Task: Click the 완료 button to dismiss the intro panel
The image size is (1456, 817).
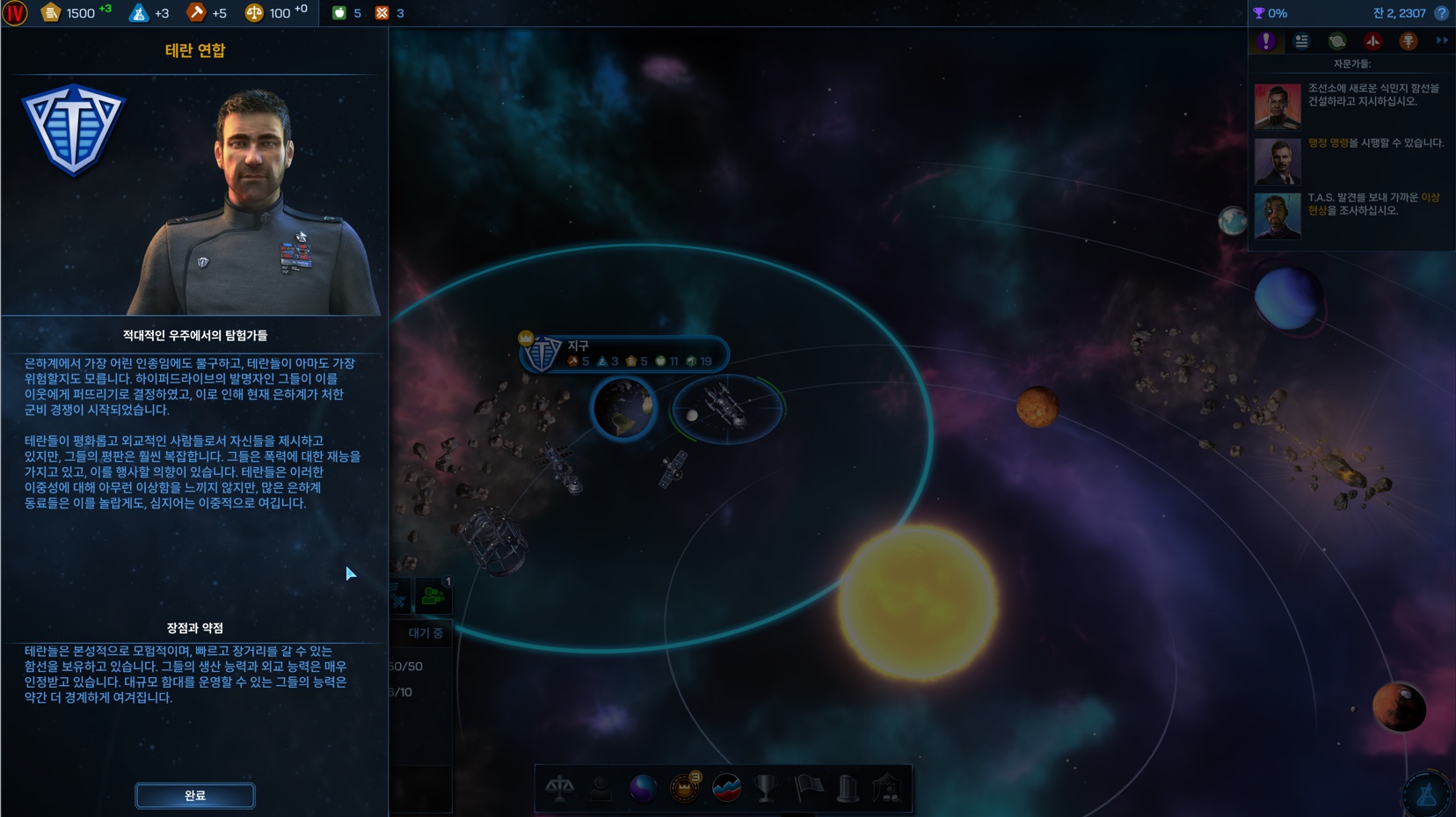Action: [x=195, y=795]
